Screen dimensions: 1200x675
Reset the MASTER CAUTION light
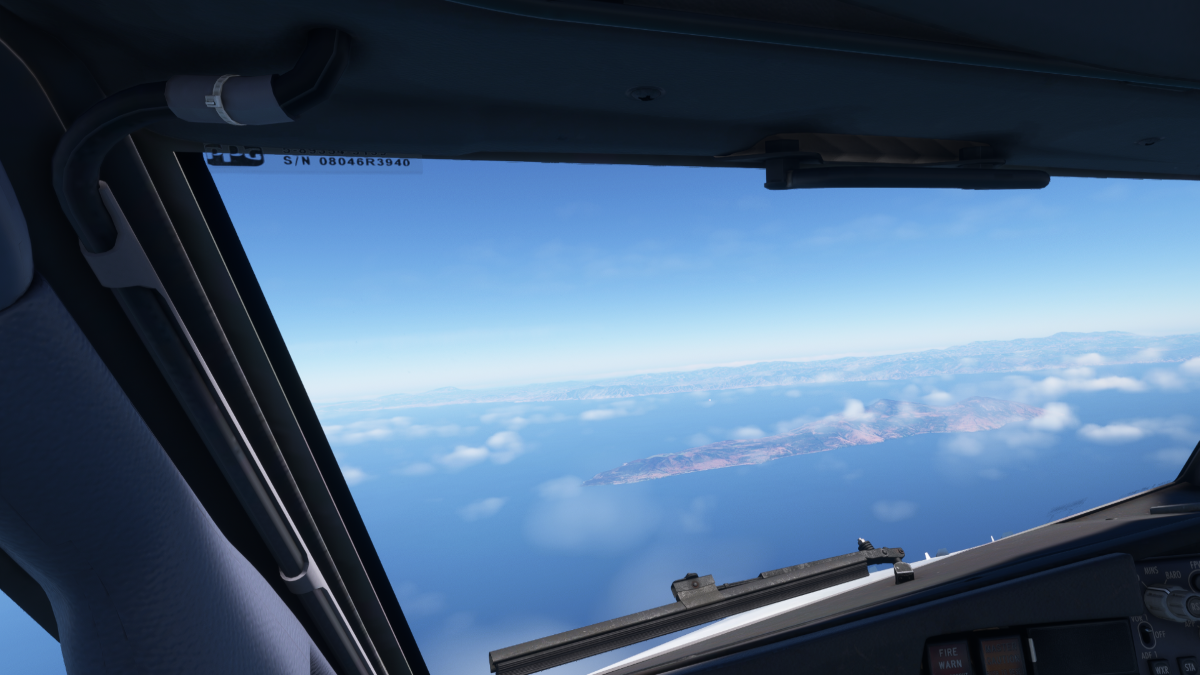coord(1002,657)
